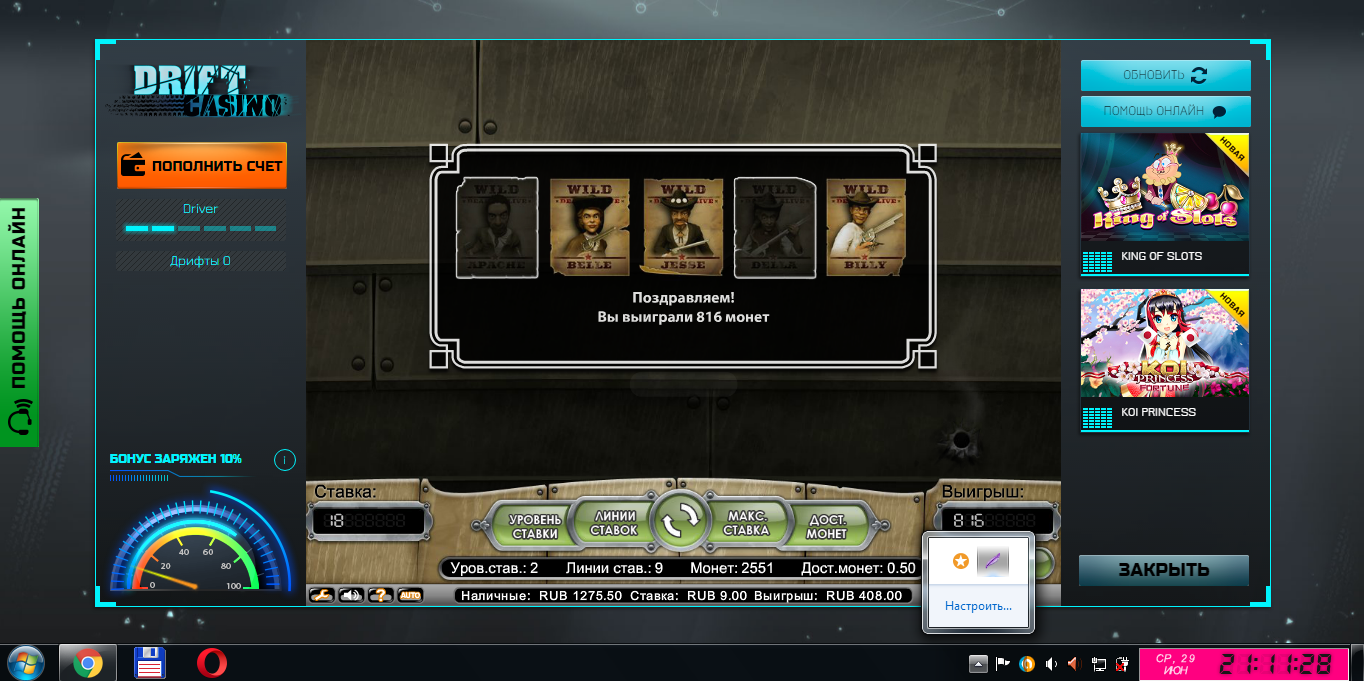
Task: Close the game with Закрыть button
Action: coord(1163,570)
